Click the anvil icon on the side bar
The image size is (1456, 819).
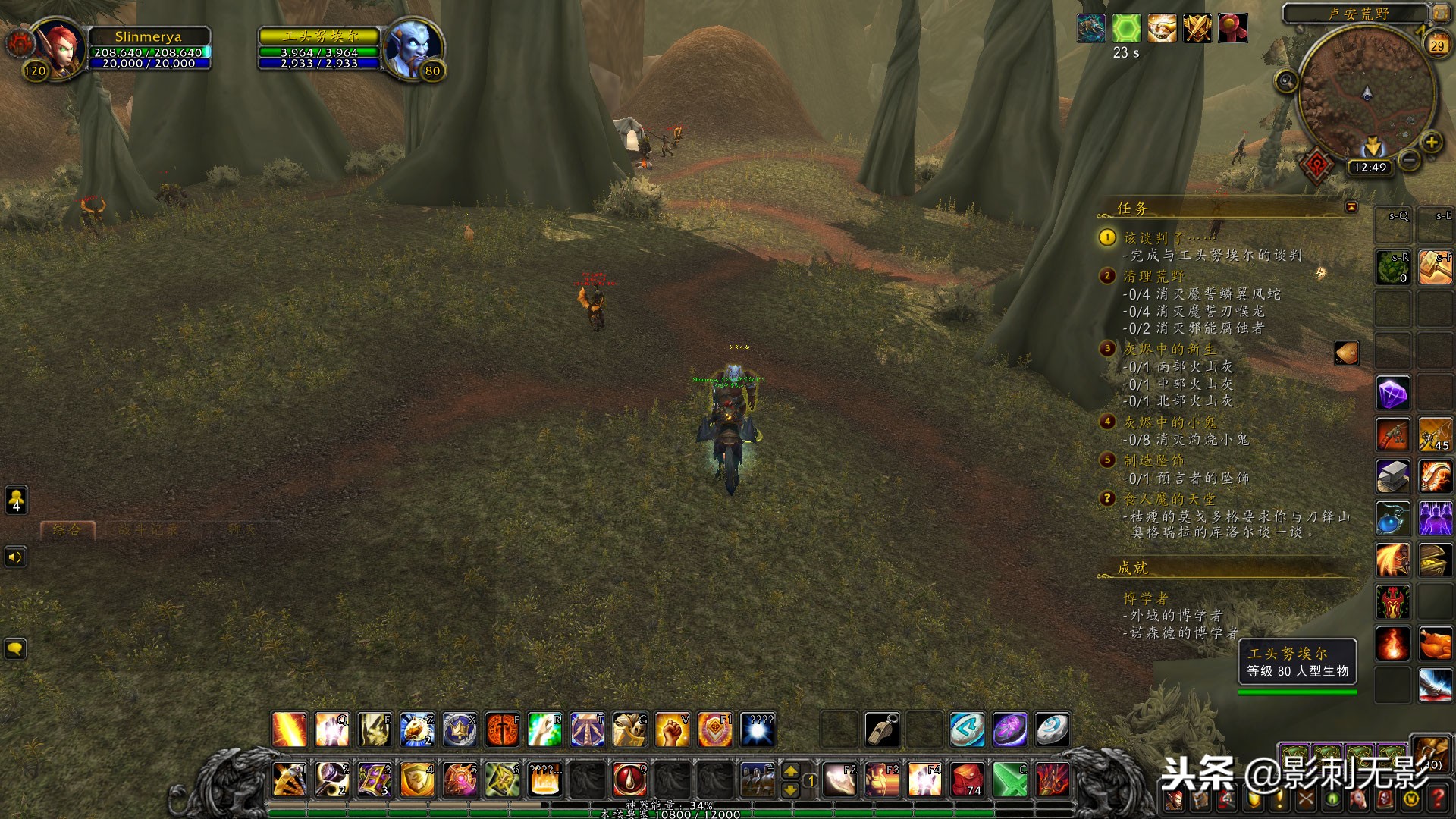[x=1393, y=477]
